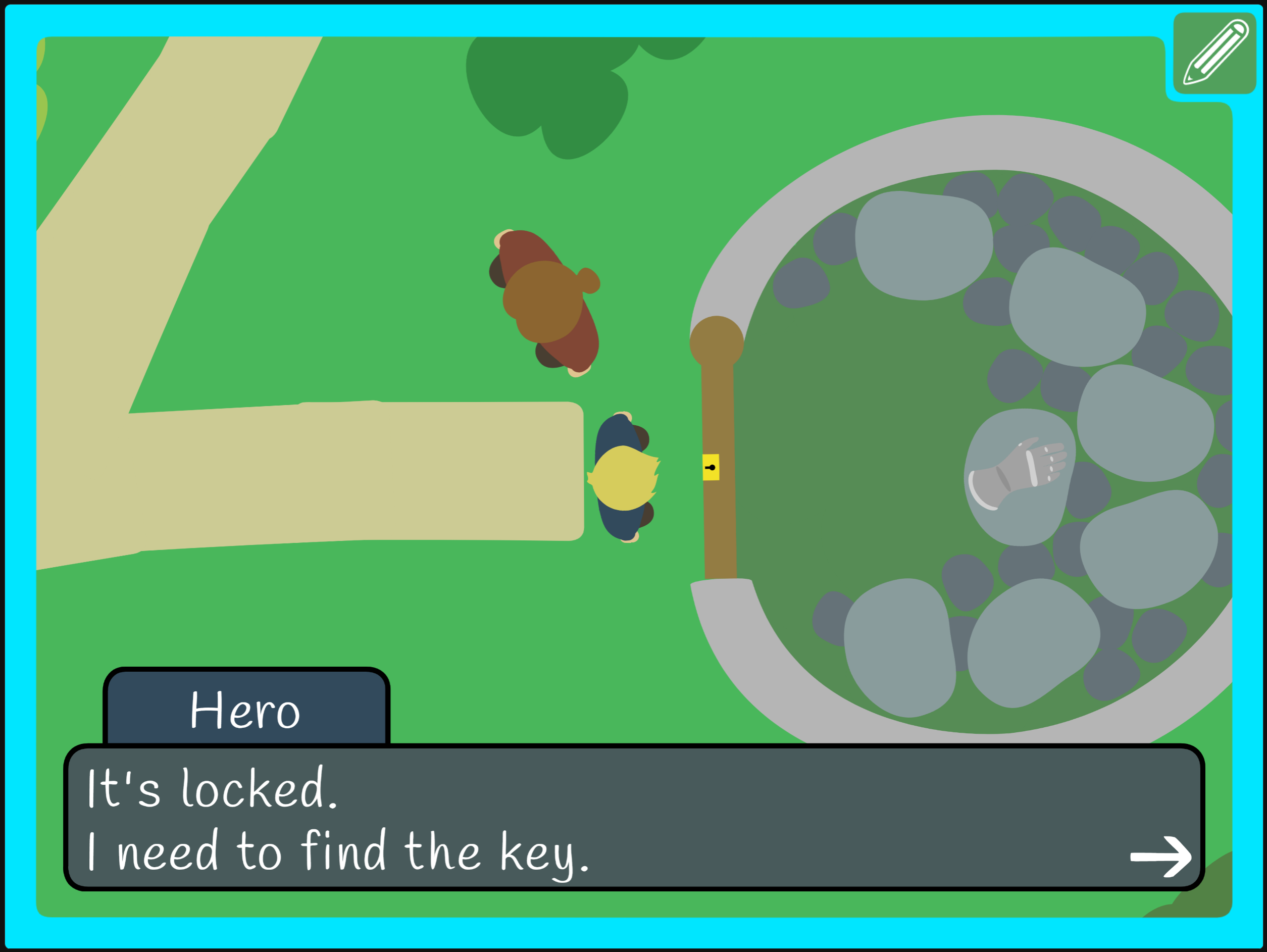Open the pencil edit button
1267x952 pixels.
1214,53
